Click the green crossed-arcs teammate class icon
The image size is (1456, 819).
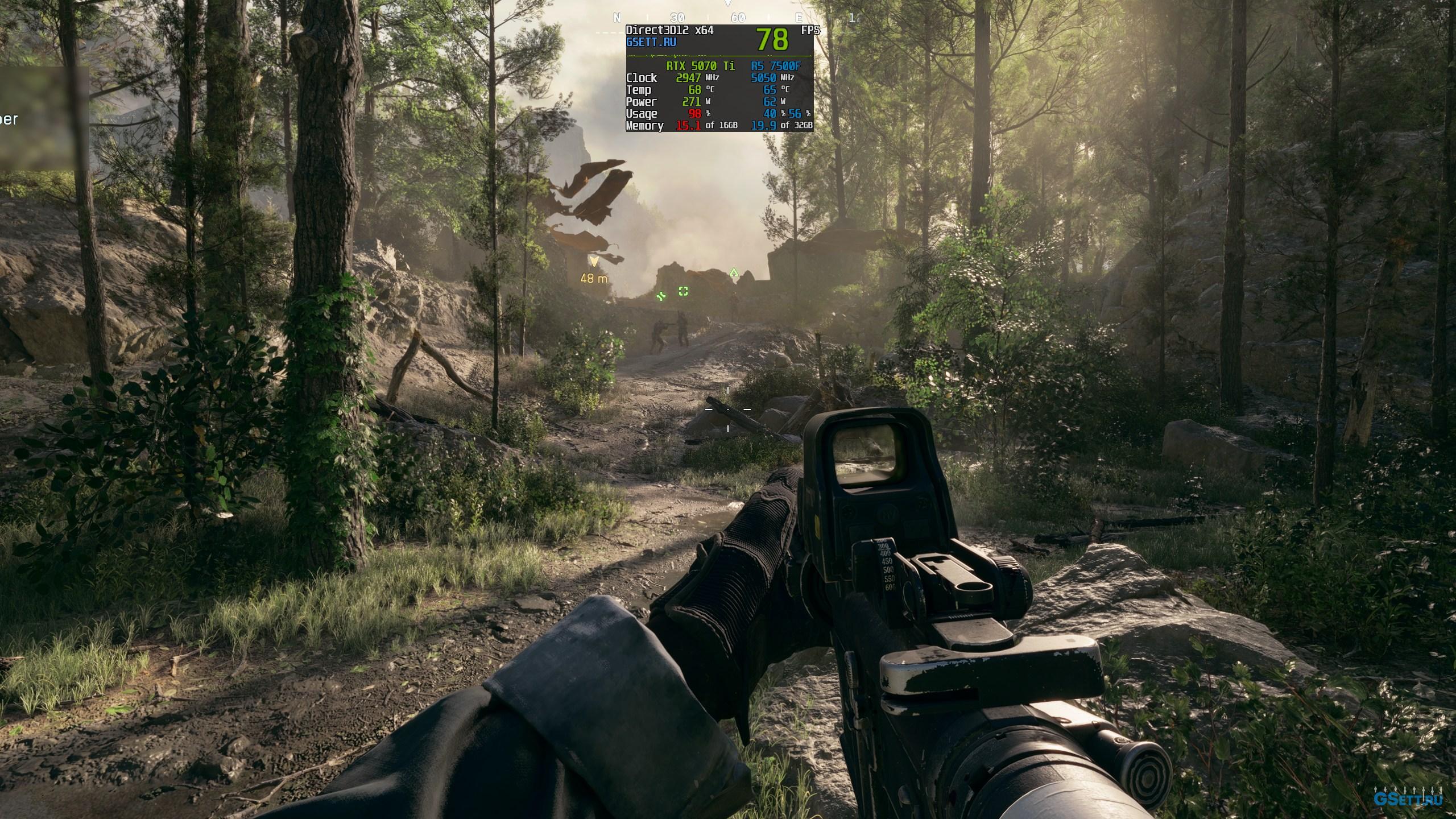[x=661, y=296]
